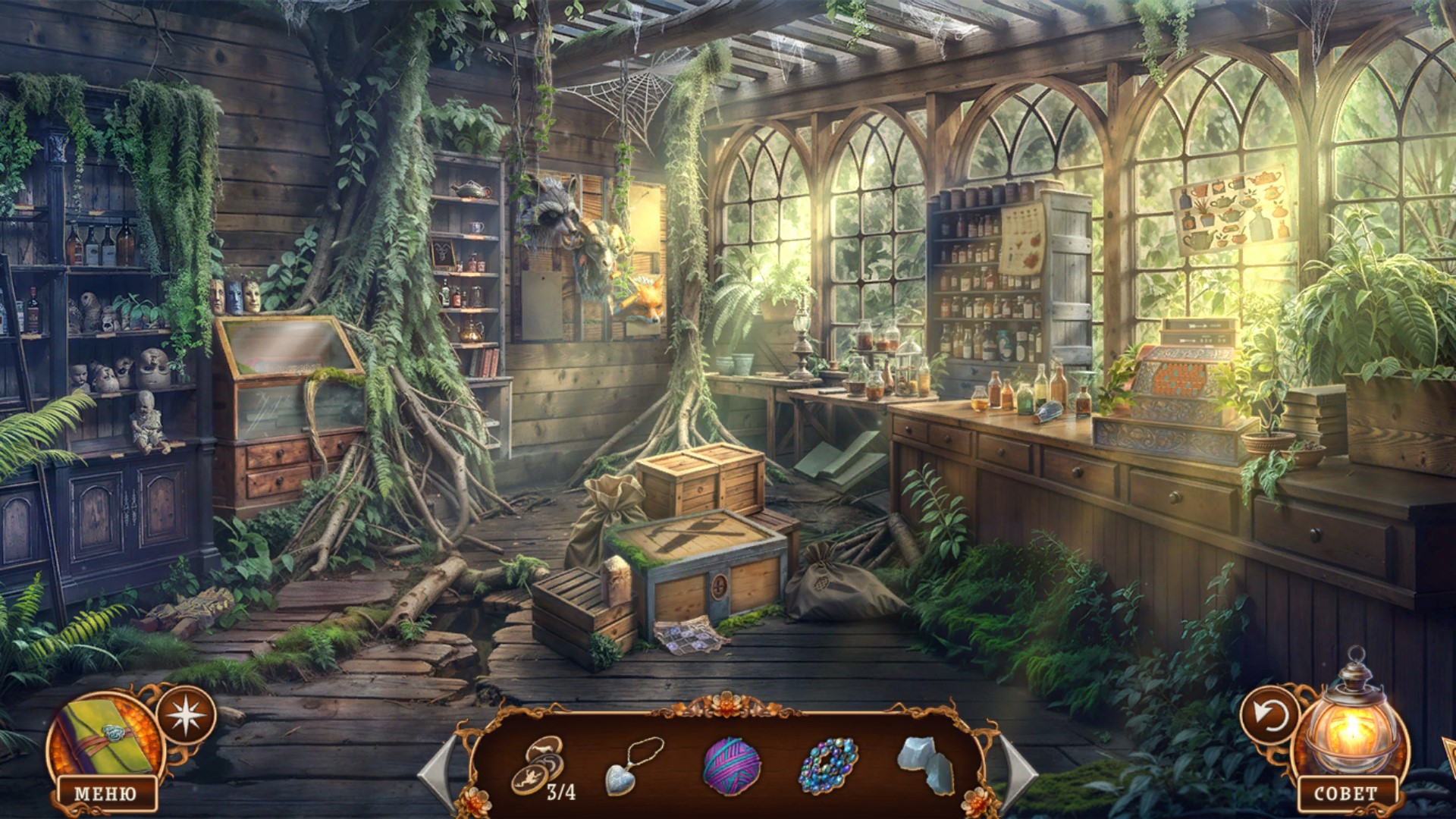Screen dimensions: 1456x819
Task: Select the coins item marked 3/4
Action: click(x=539, y=764)
